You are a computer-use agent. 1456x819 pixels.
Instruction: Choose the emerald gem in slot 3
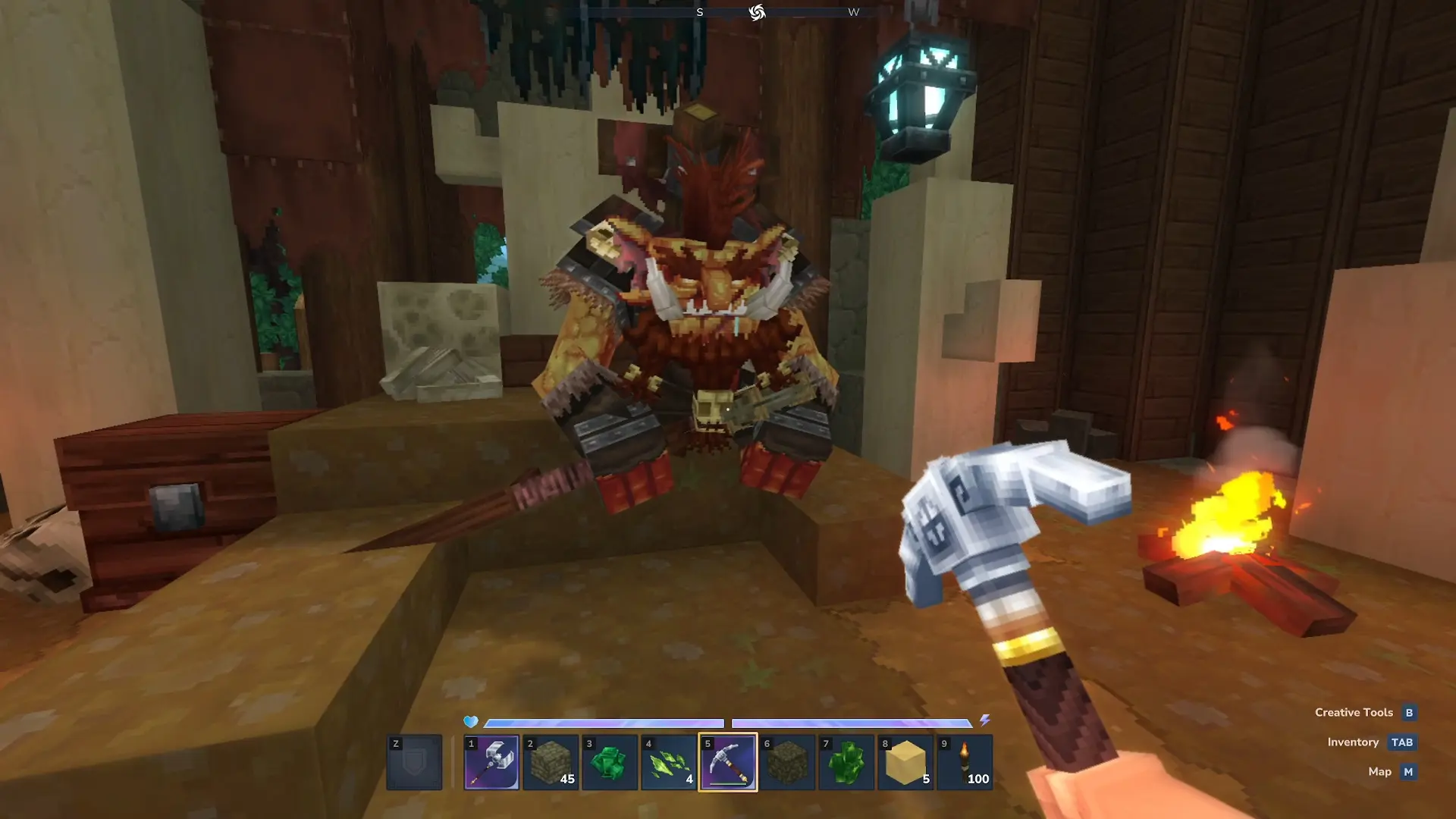pos(610,762)
